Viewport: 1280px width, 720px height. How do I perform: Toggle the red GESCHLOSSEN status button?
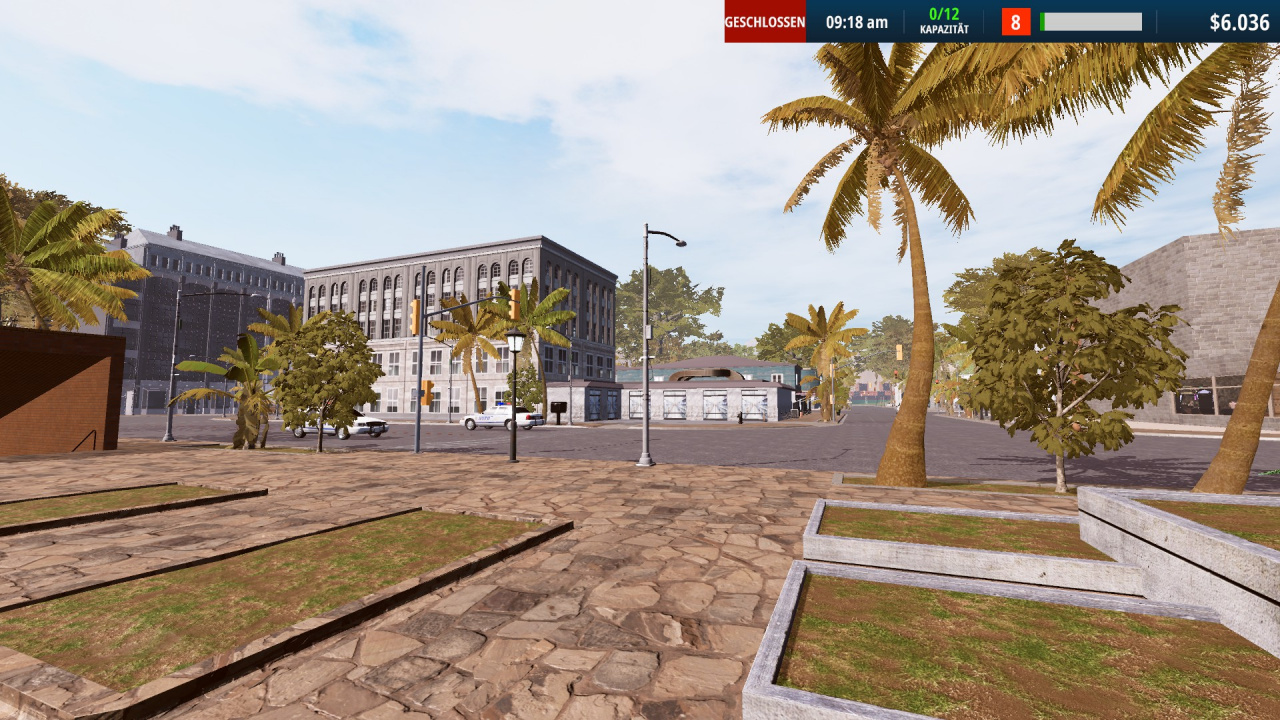[765, 22]
